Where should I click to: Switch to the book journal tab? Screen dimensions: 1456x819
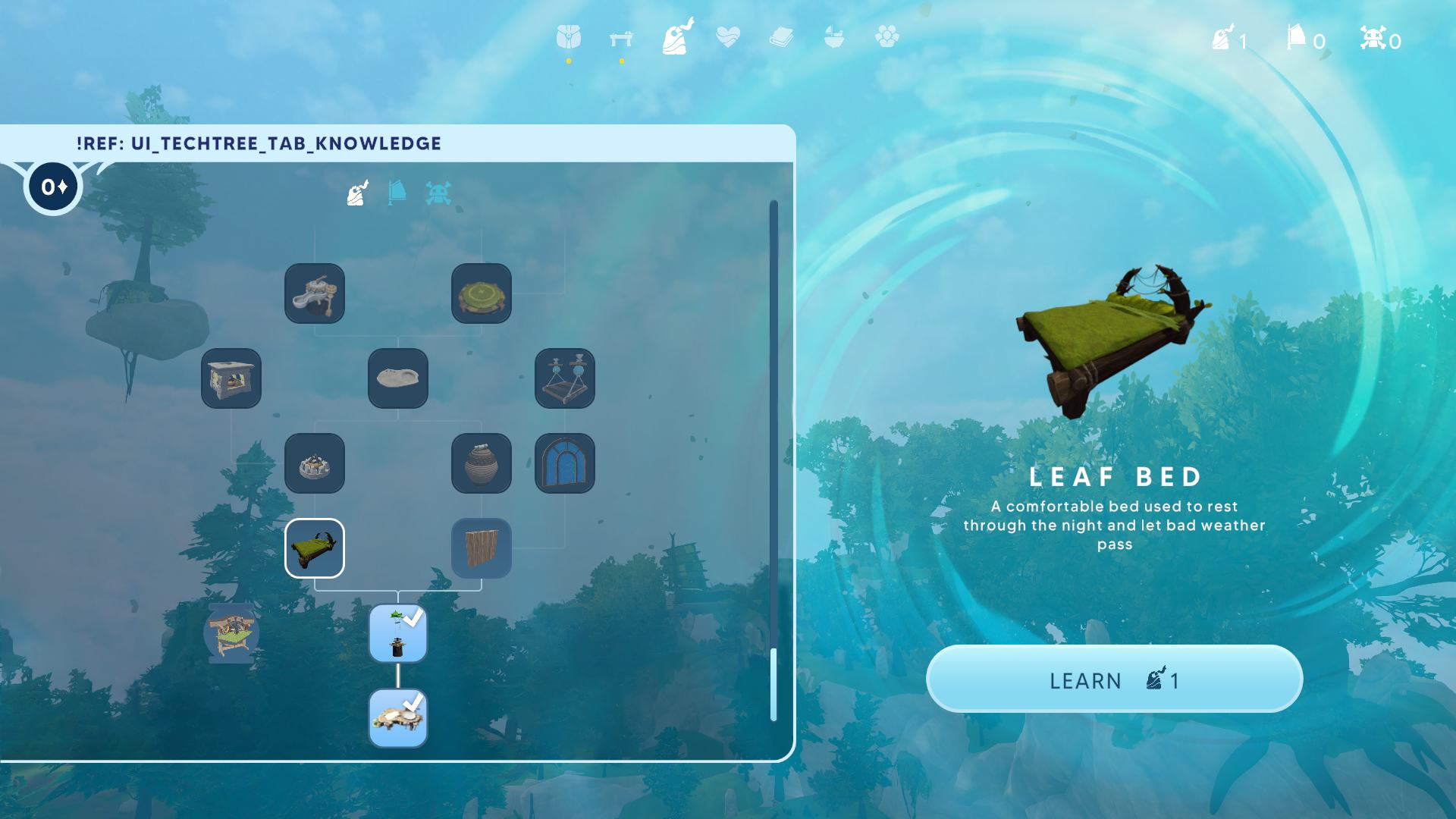pos(780,37)
